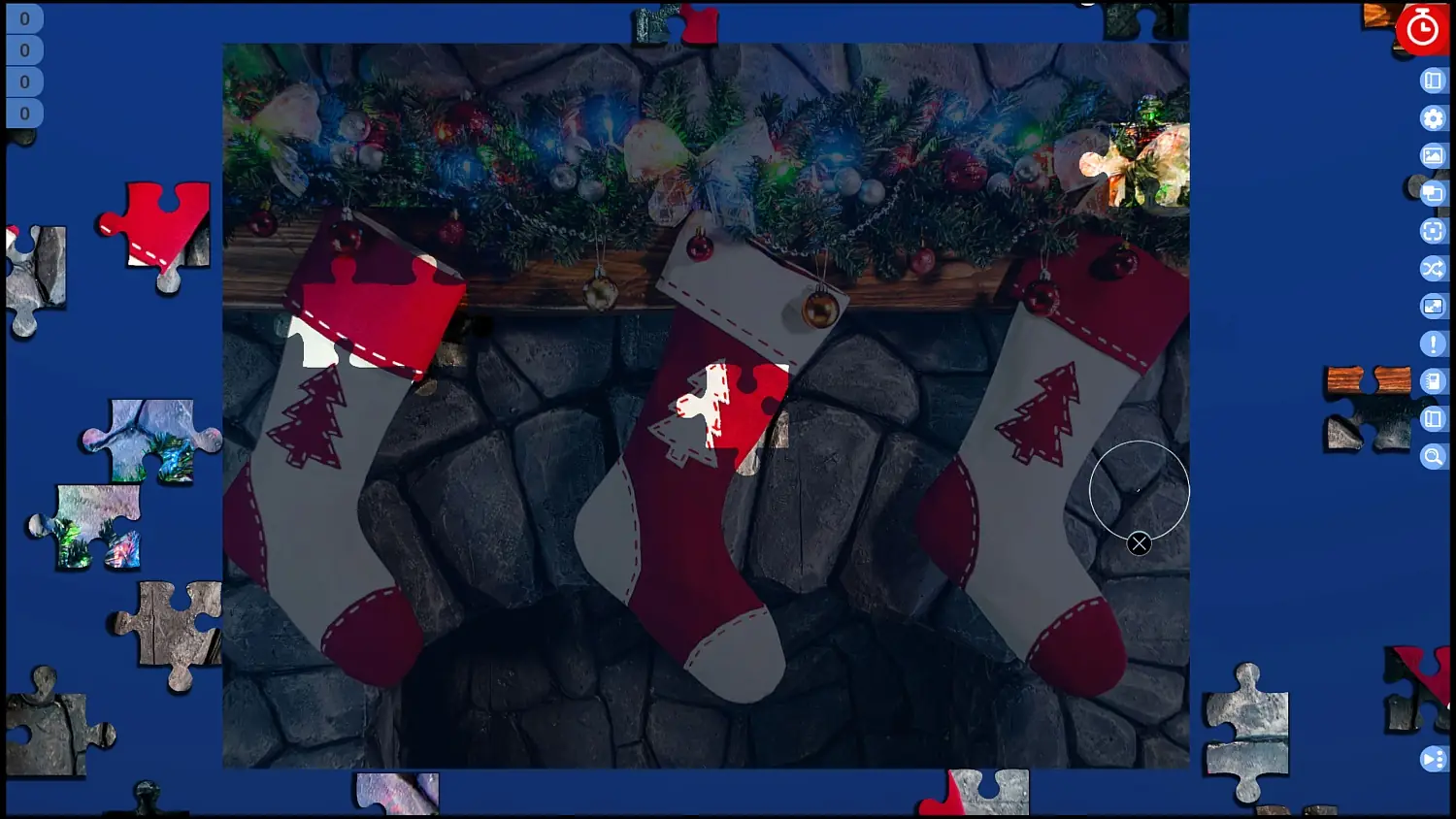
Task: Click the resize arrows icon in sidebar
Action: 1433,307
